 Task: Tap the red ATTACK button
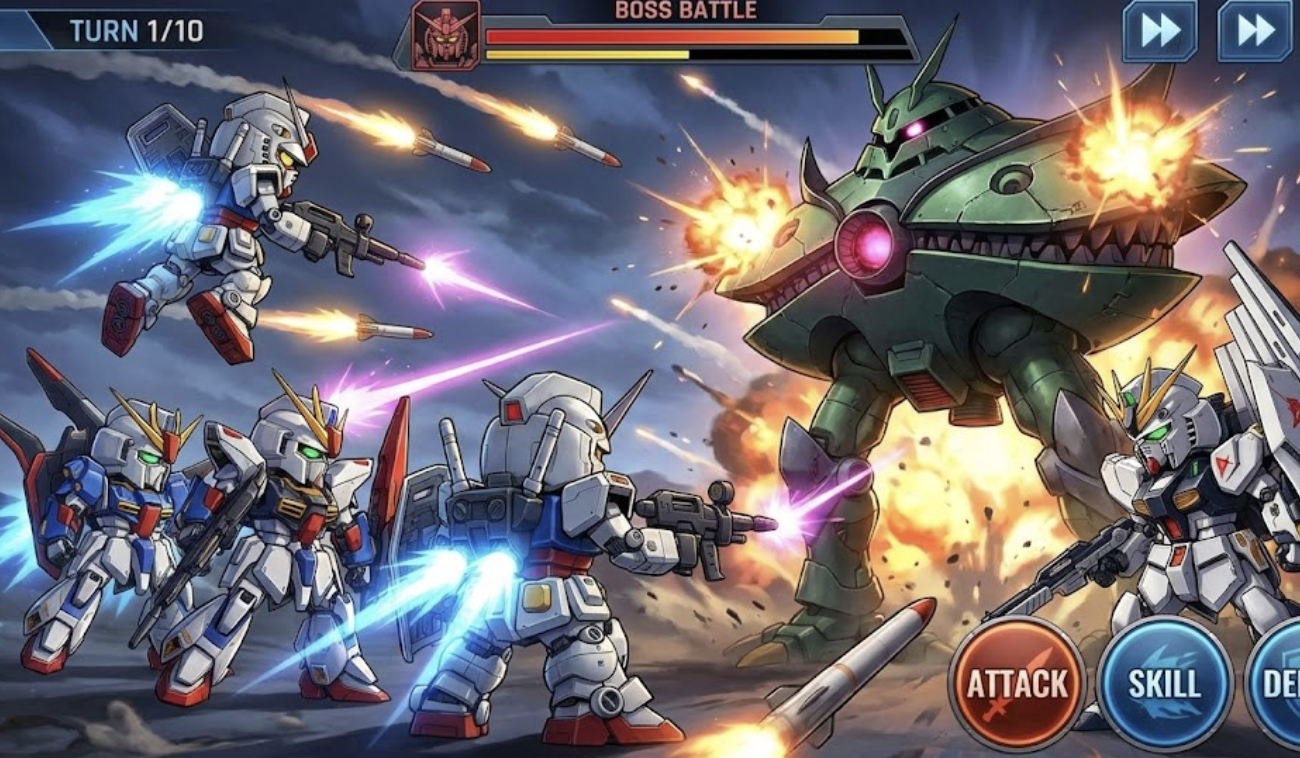point(1017,684)
